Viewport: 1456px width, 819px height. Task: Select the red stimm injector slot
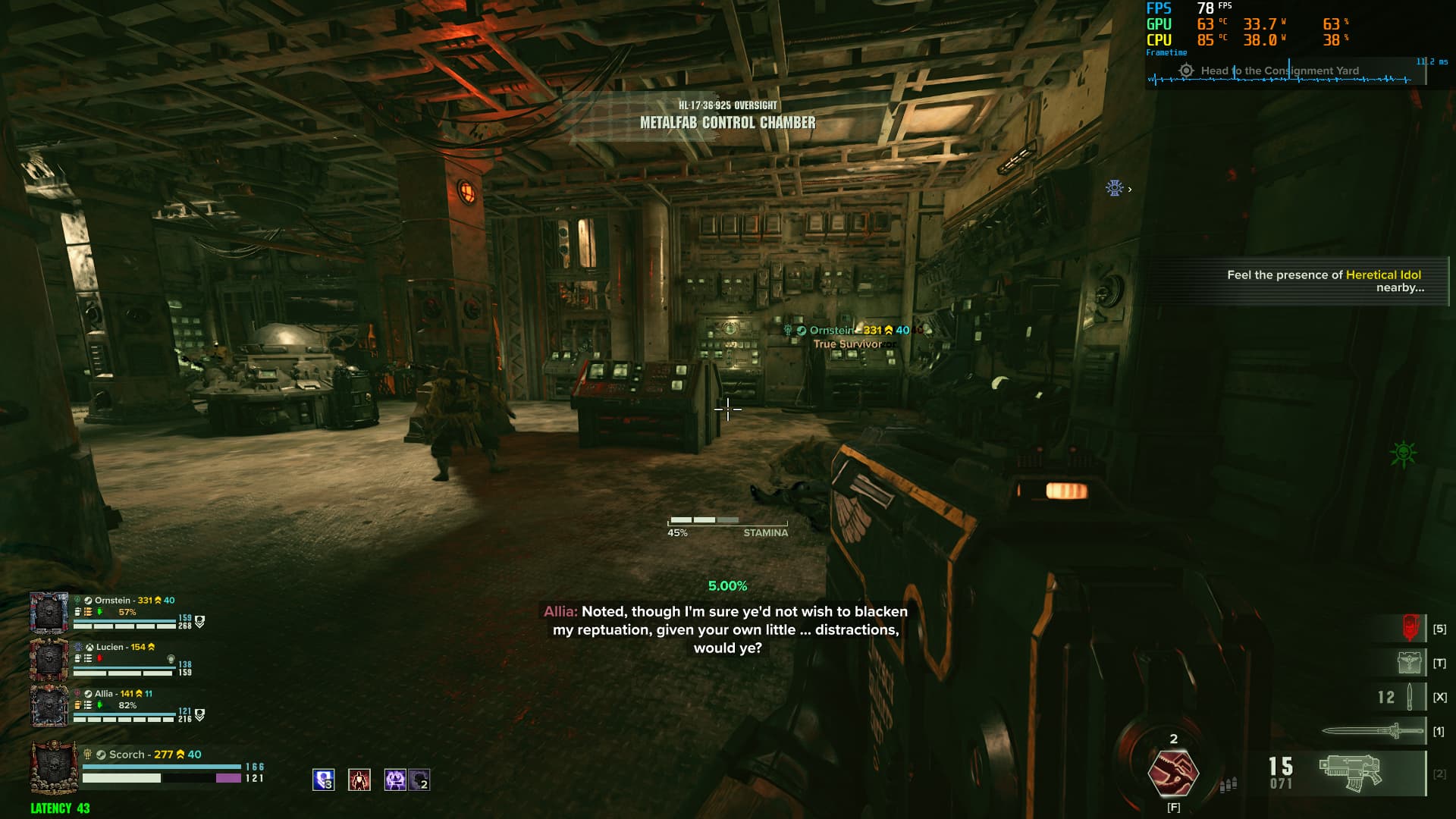click(1410, 628)
